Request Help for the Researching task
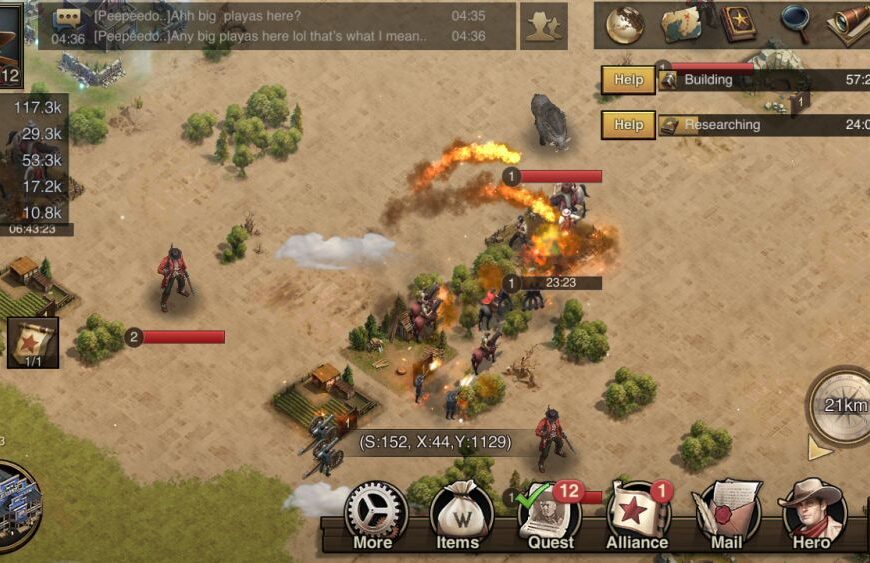Screen dimensions: 870x563 point(628,125)
